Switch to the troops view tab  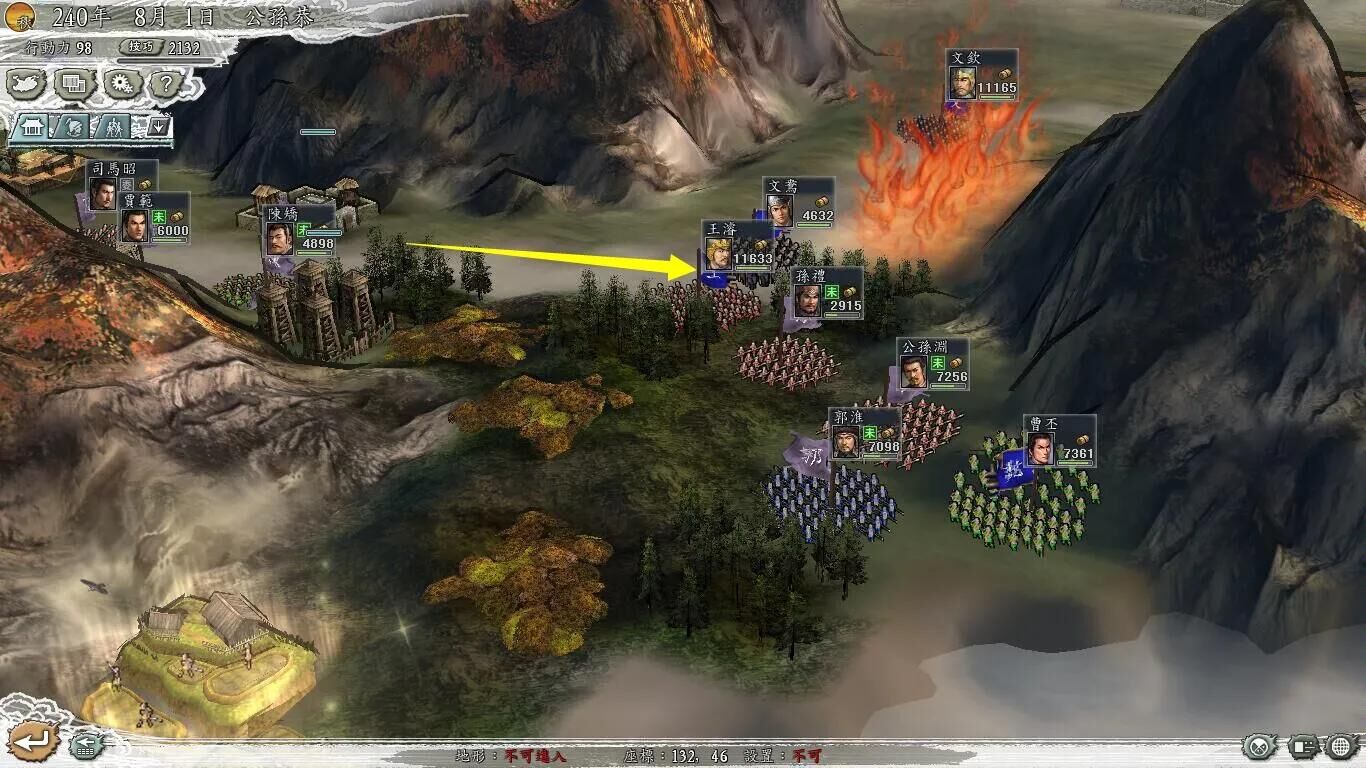(113, 128)
